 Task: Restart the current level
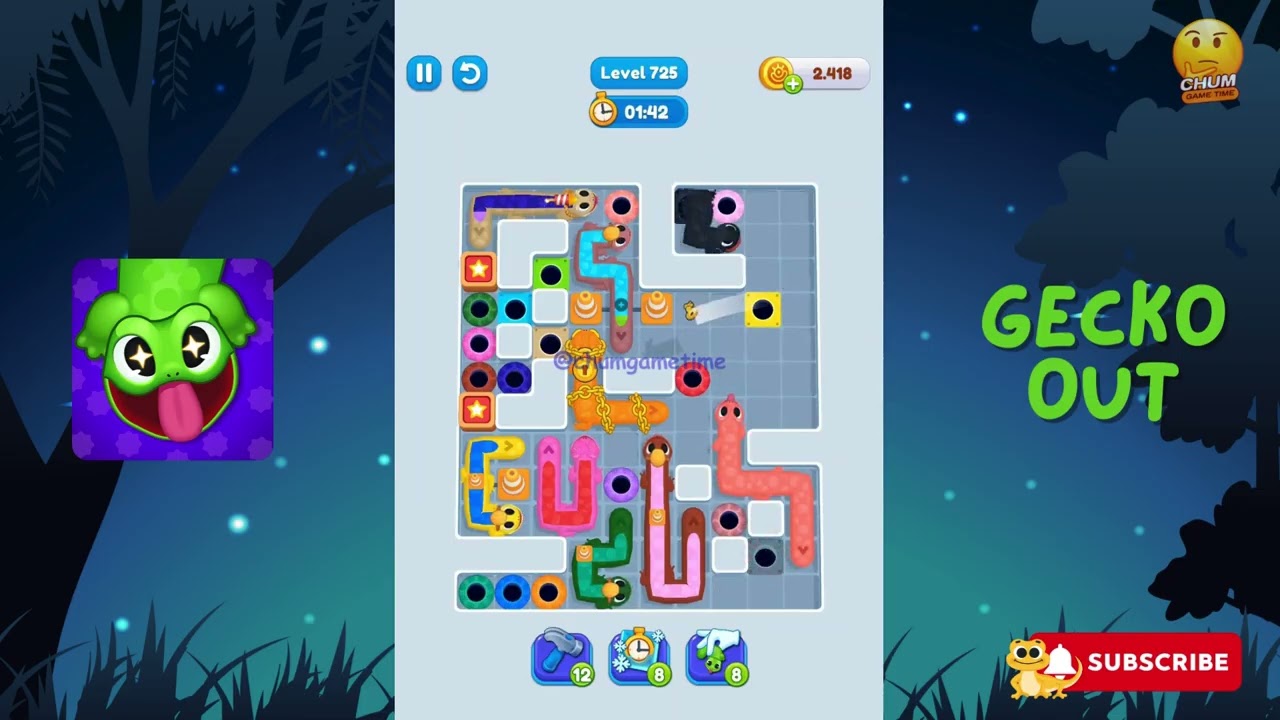coord(469,73)
